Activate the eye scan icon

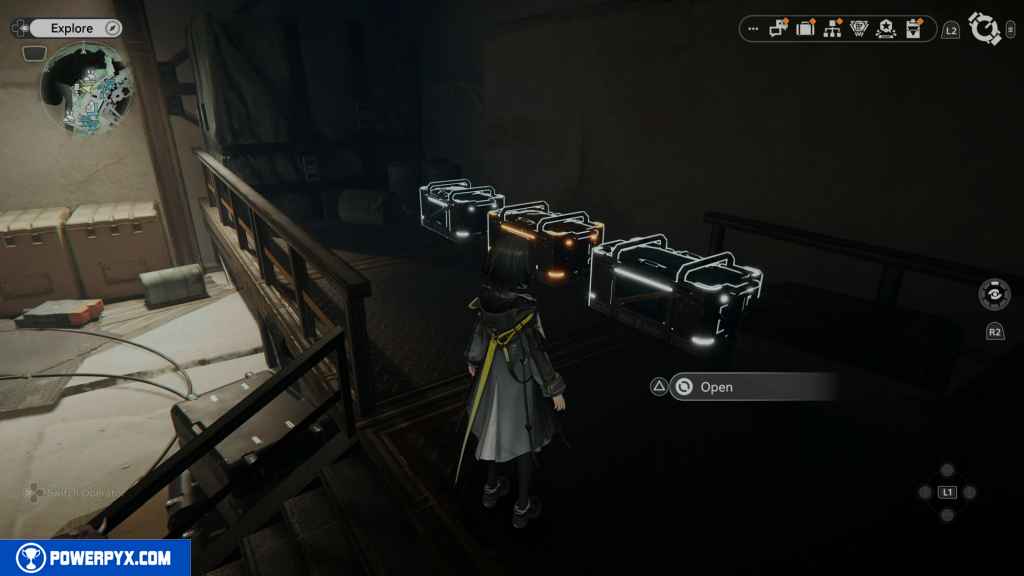coord(994,296)
